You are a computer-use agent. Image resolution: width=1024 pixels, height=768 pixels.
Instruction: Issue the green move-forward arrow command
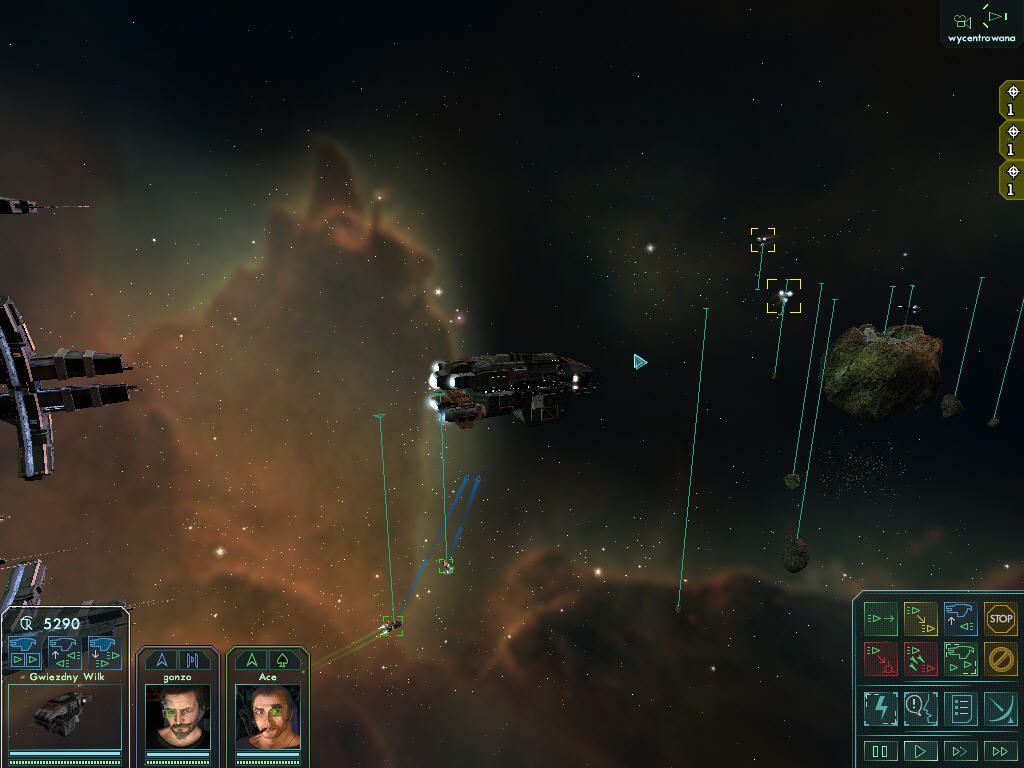point(880,619)
